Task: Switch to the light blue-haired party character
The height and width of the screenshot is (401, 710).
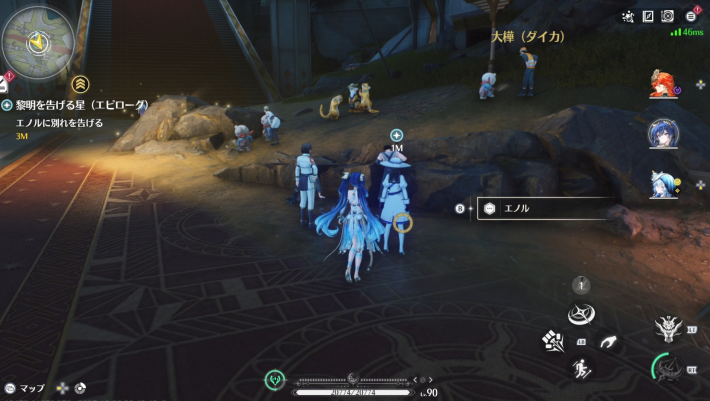Action: pyautogui.click(x=664, y=184)
